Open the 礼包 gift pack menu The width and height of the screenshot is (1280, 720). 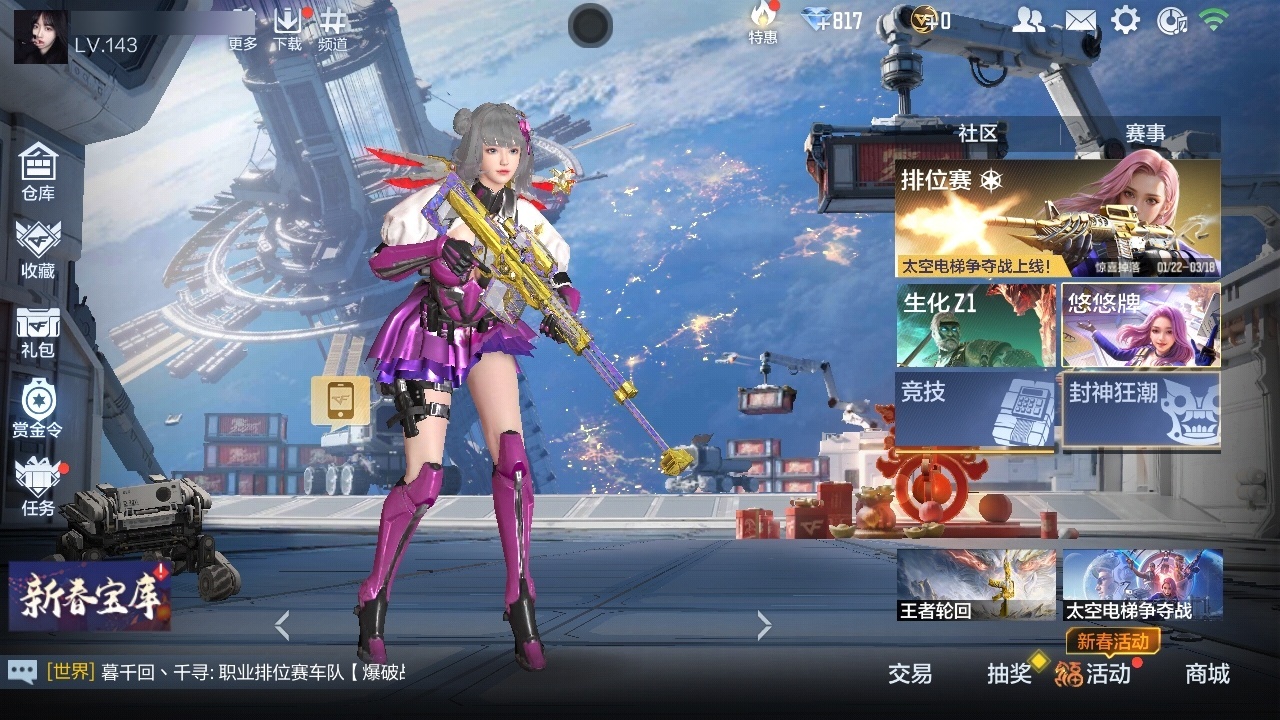click(x=38, y=331)
